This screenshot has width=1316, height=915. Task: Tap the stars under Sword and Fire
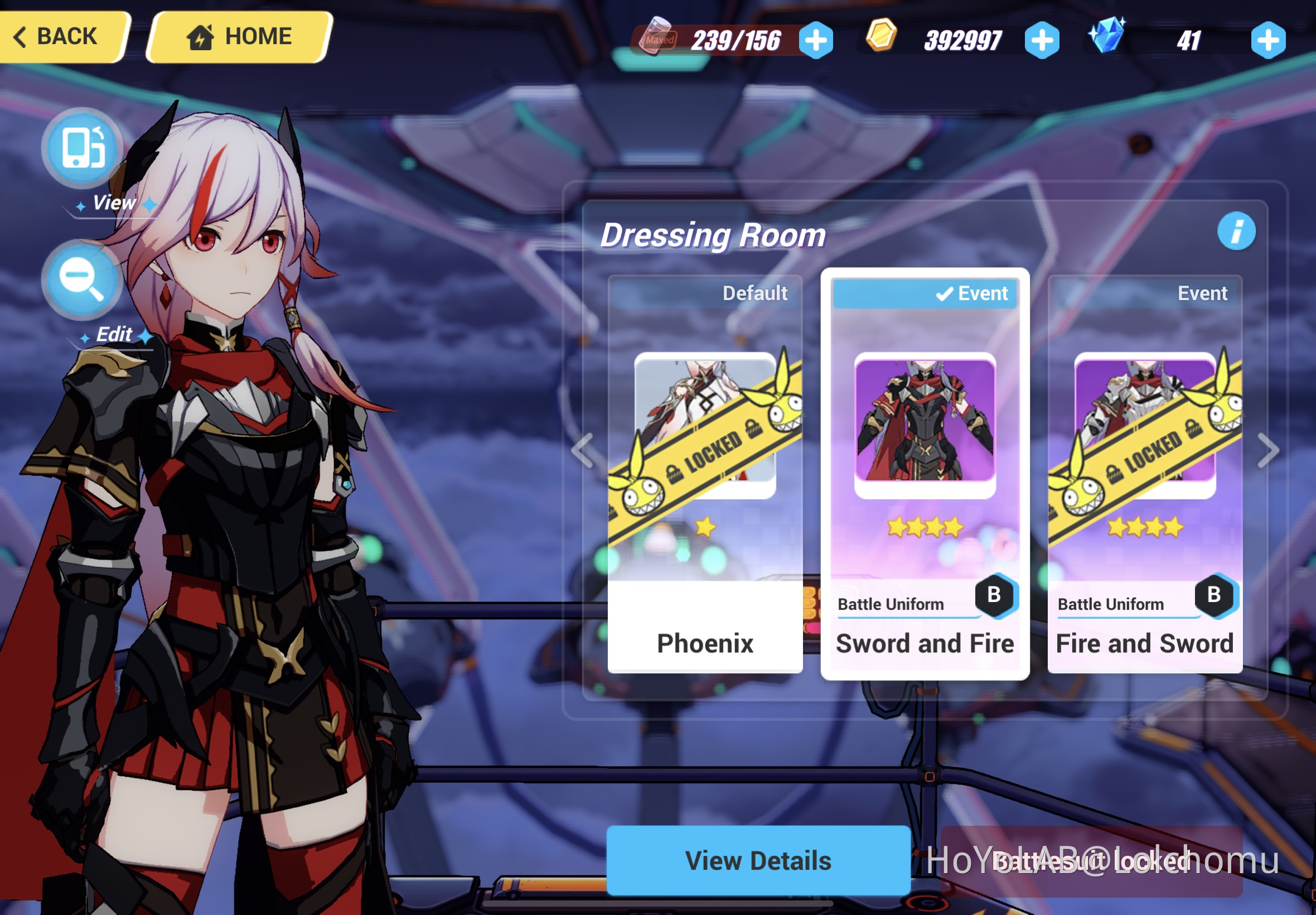coord(923,528)
